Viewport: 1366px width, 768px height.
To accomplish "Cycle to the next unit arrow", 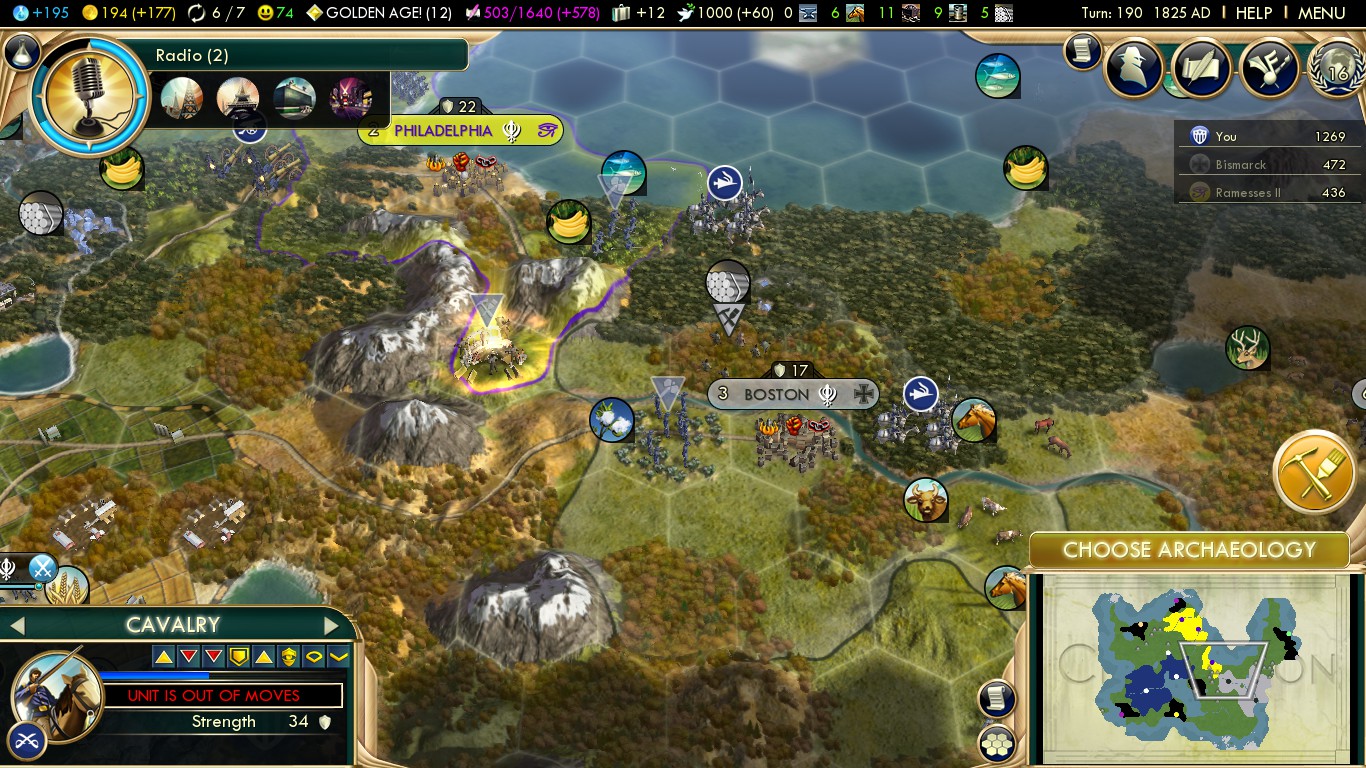I will pos(331,626).
